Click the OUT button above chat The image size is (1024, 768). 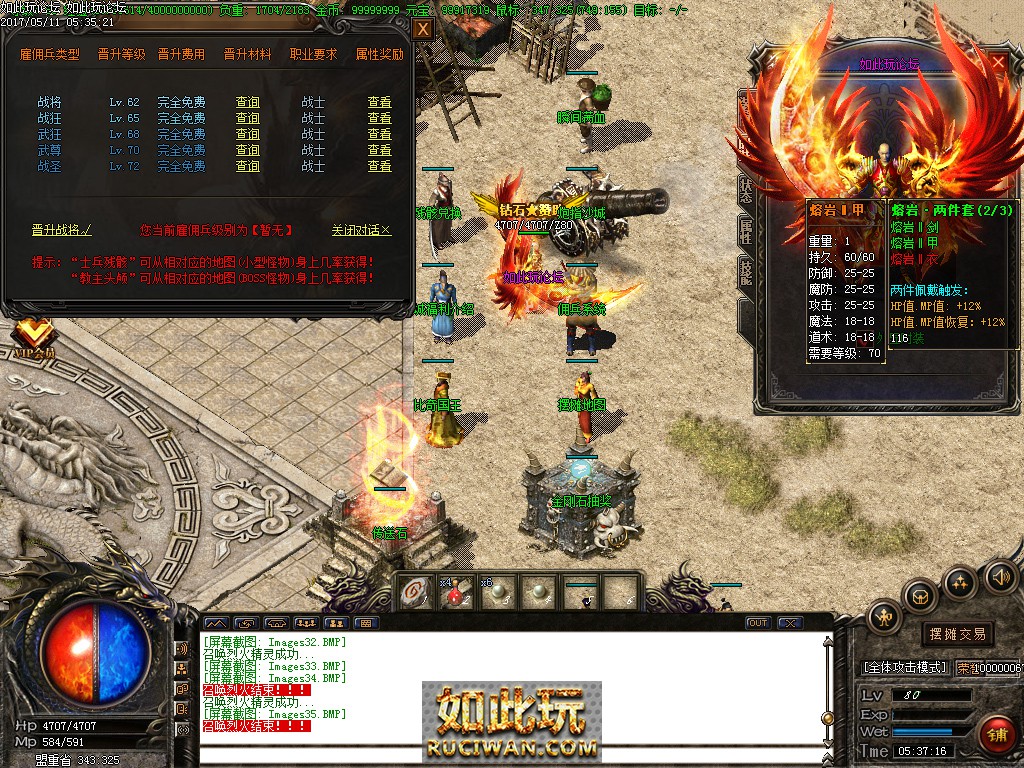point(758,623)
